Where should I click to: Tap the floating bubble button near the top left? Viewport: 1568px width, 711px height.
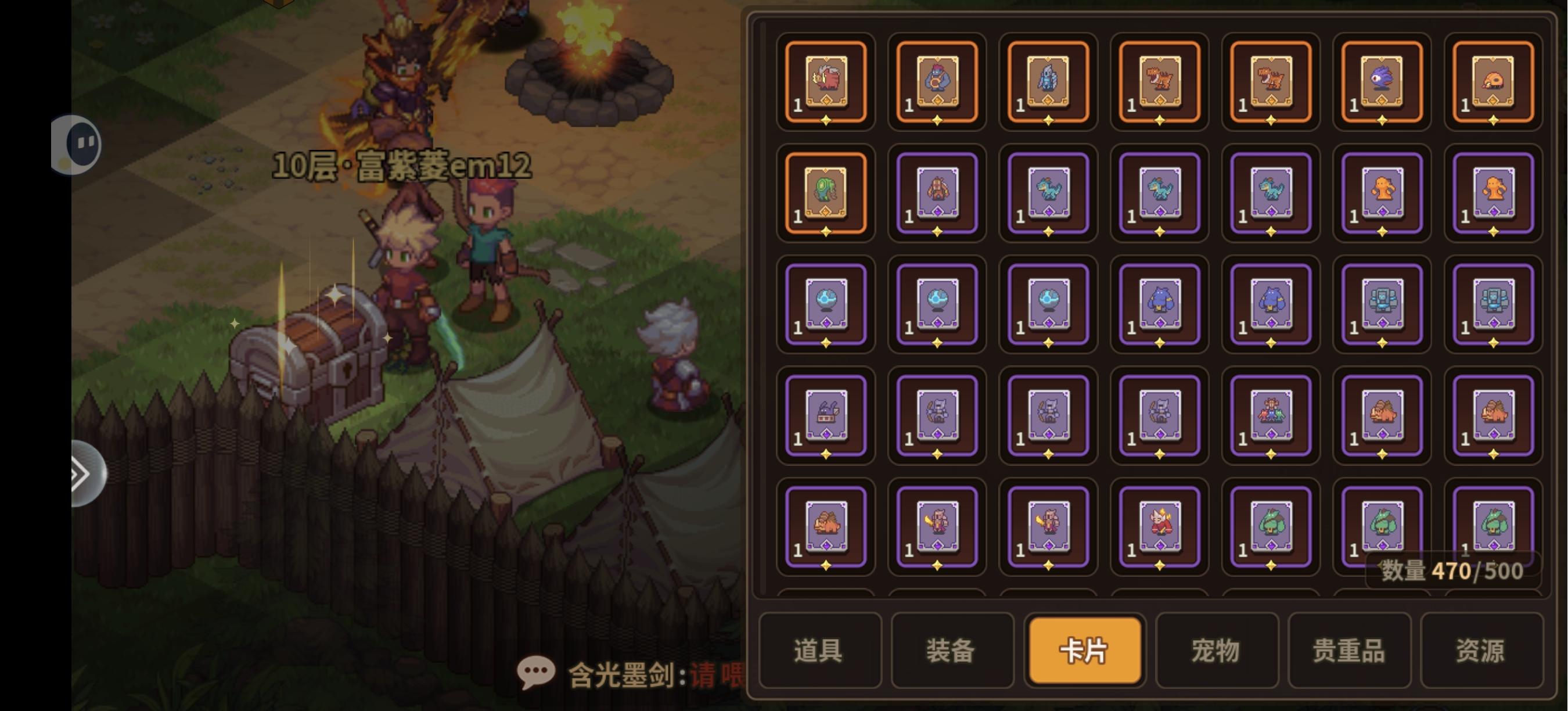[x=75, y=144]
